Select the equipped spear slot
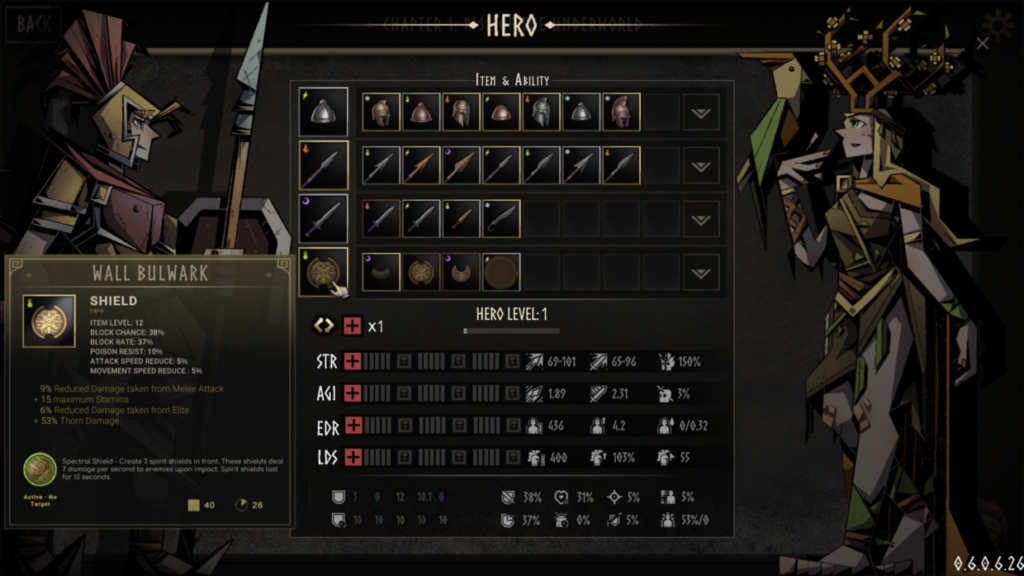The height and width of the screenshot is (576, 1024). pos(324,165)
